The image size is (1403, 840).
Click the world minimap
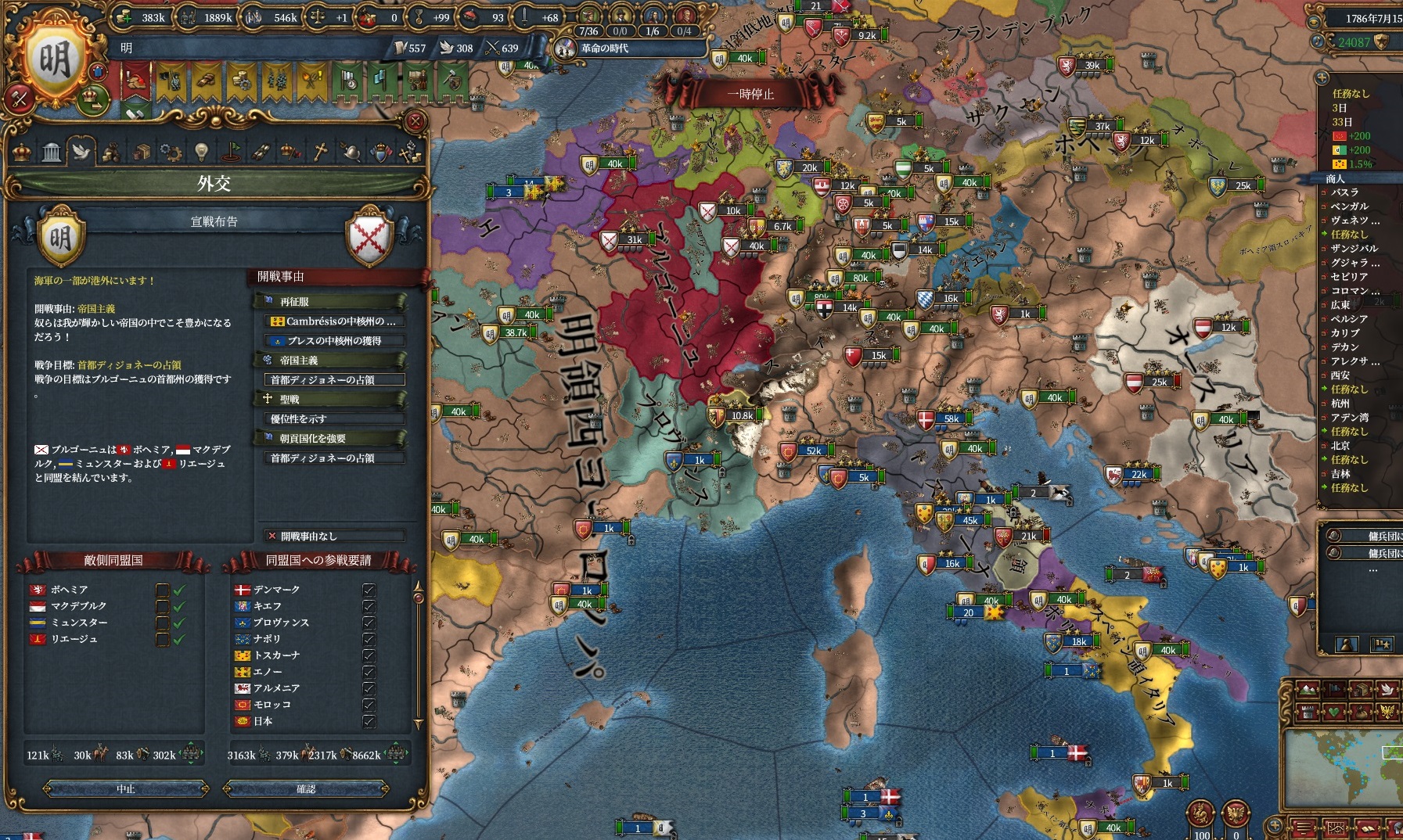pyautogui.click(x=1342, y=770)
